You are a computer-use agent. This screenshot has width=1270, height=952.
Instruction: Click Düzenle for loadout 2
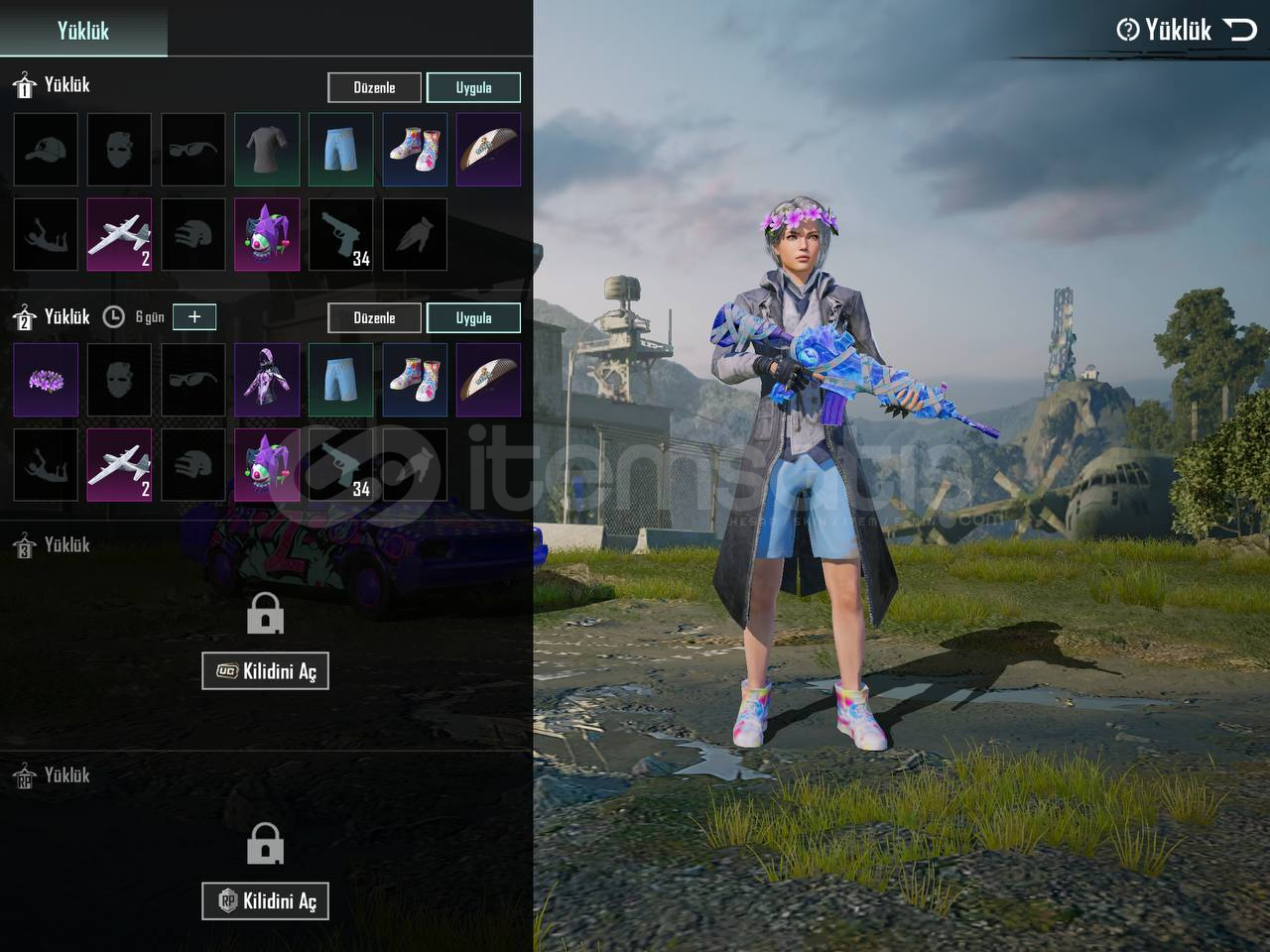coord(374,317)
